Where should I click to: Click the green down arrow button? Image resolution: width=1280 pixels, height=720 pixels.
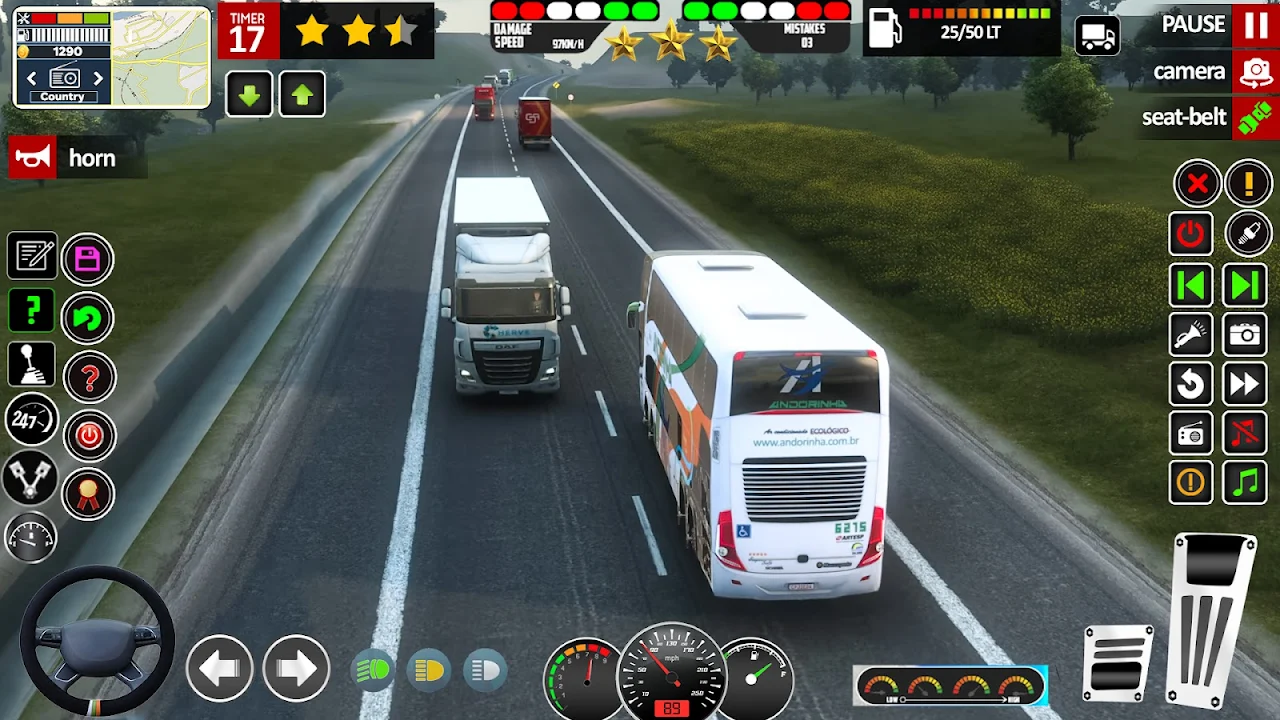(x=250, y=95)
